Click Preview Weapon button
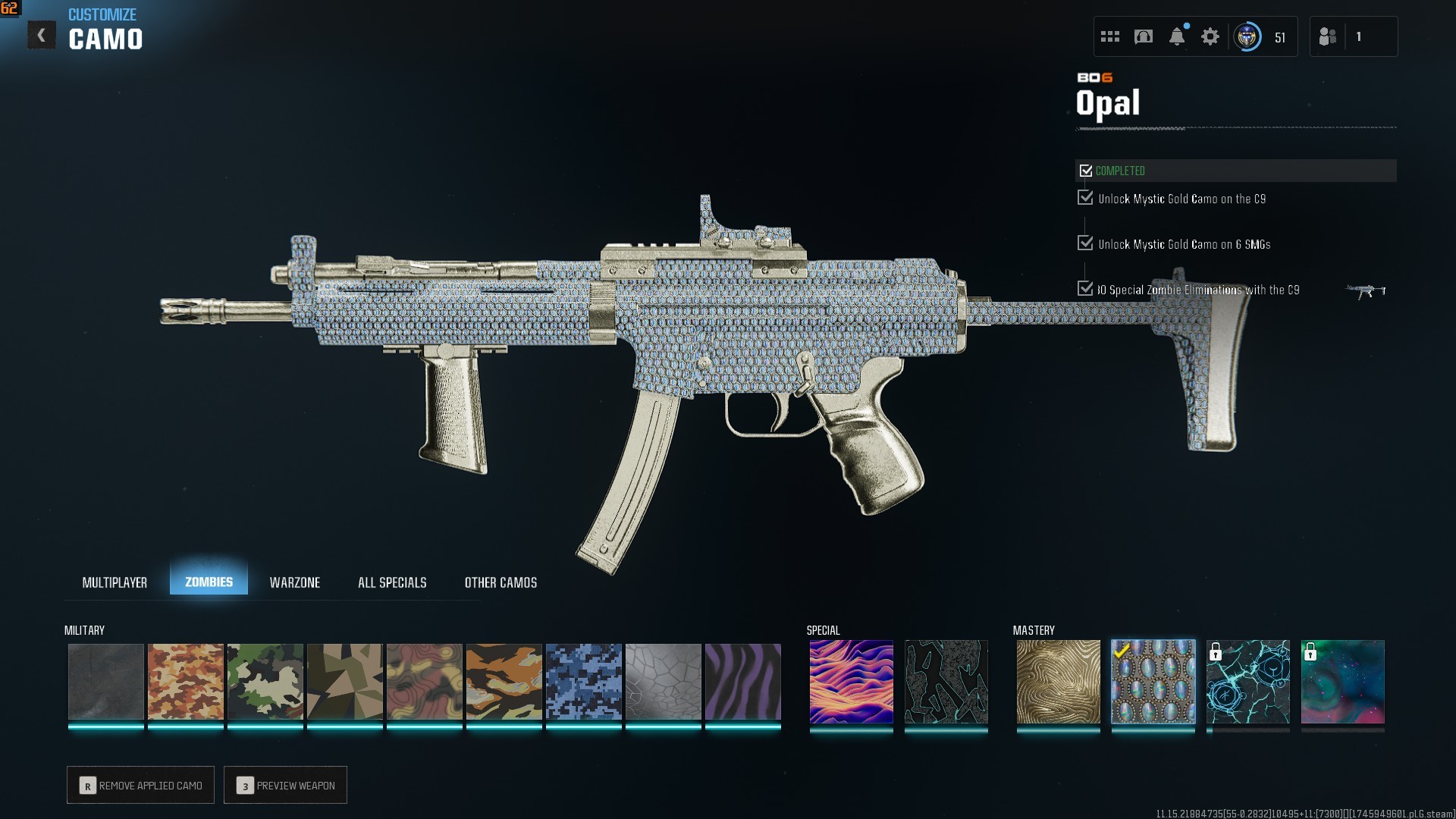The height and width of the screenshot is (819, 1456). 286,786
